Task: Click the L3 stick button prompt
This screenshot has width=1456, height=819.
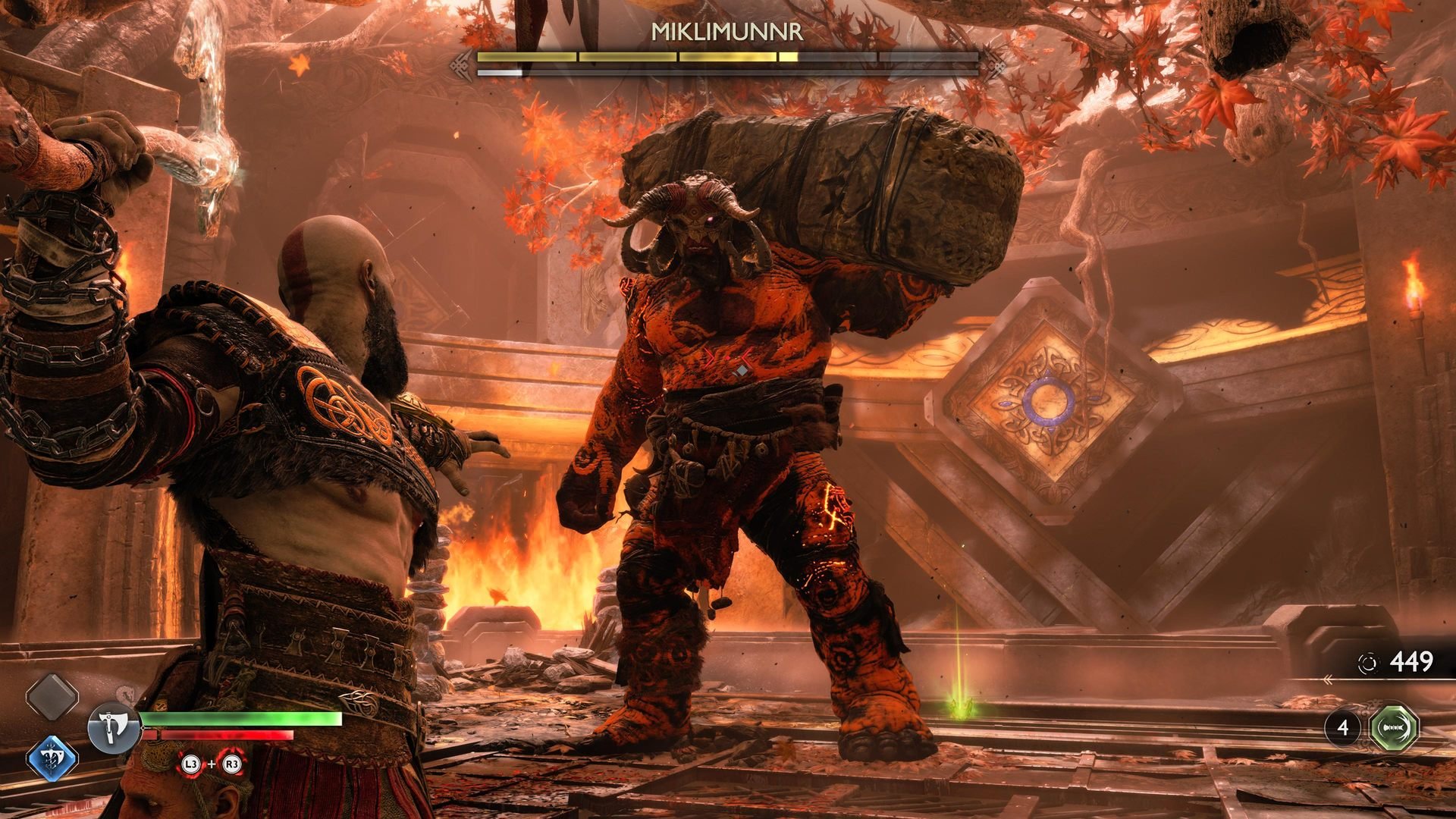Action: click(190, 764)
